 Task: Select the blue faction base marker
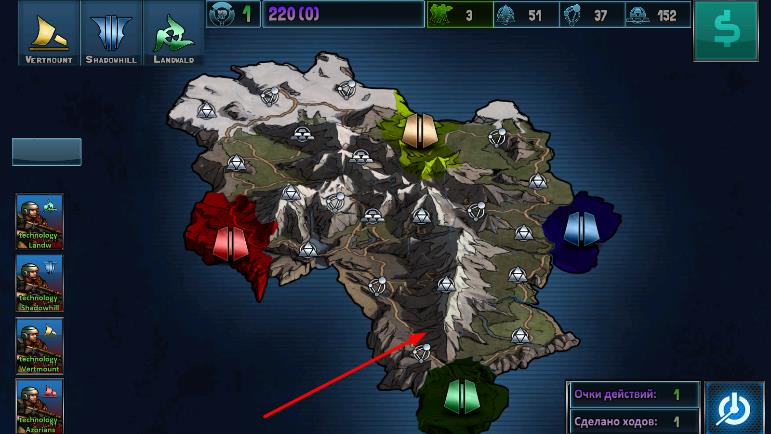581,228
